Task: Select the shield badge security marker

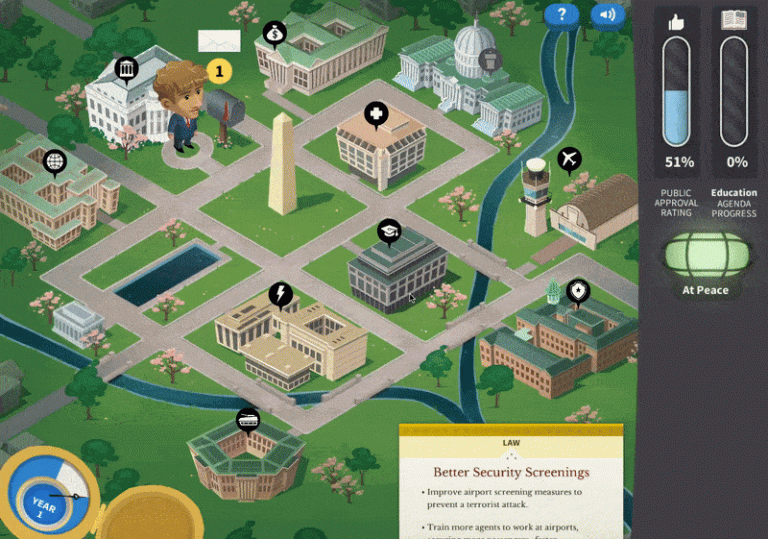Action: click(578, 292)
